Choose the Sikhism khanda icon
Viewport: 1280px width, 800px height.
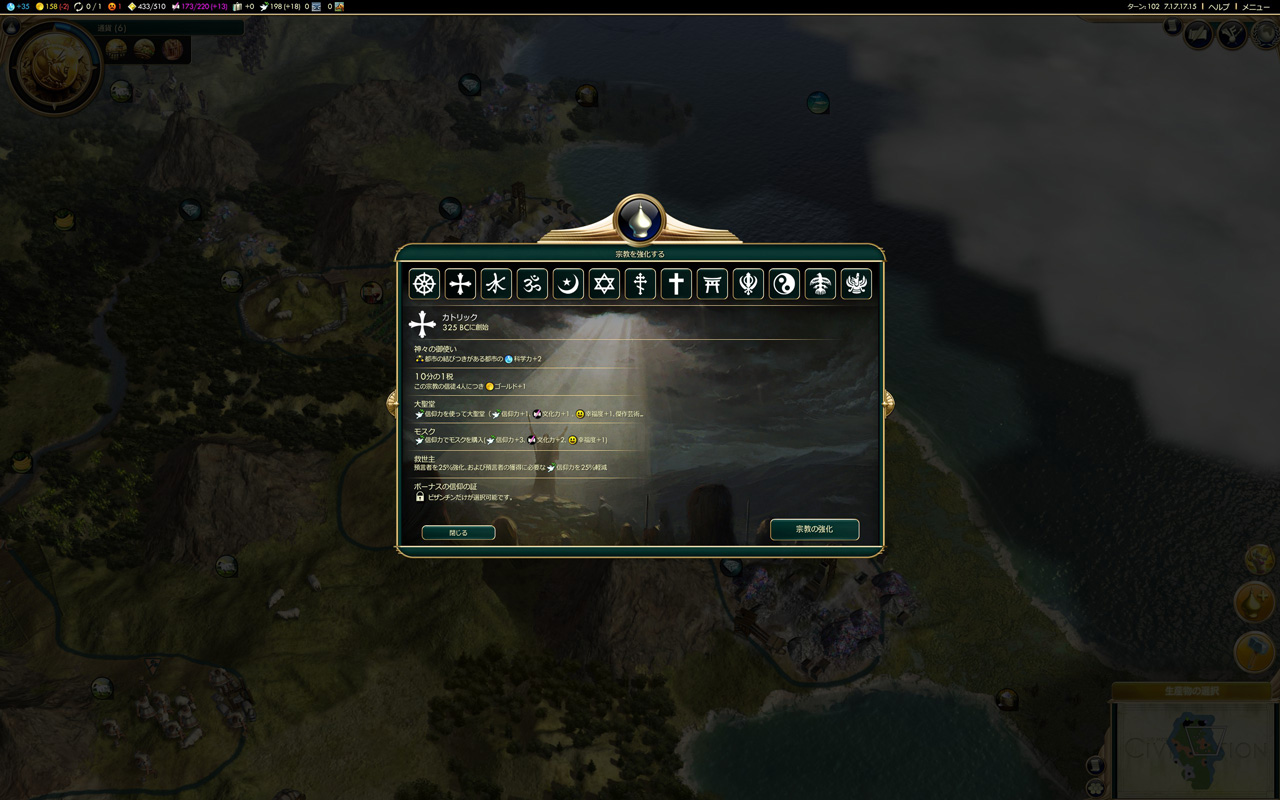coord(748,284)
